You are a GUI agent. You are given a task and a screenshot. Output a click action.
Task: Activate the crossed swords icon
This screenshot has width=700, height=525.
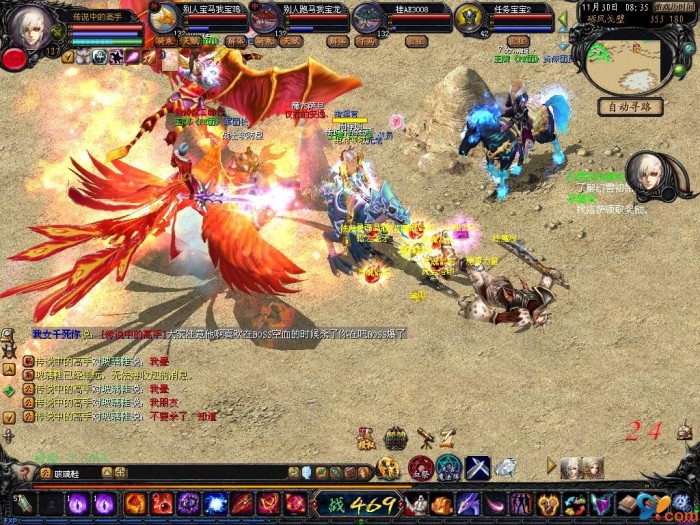point(477,467)
